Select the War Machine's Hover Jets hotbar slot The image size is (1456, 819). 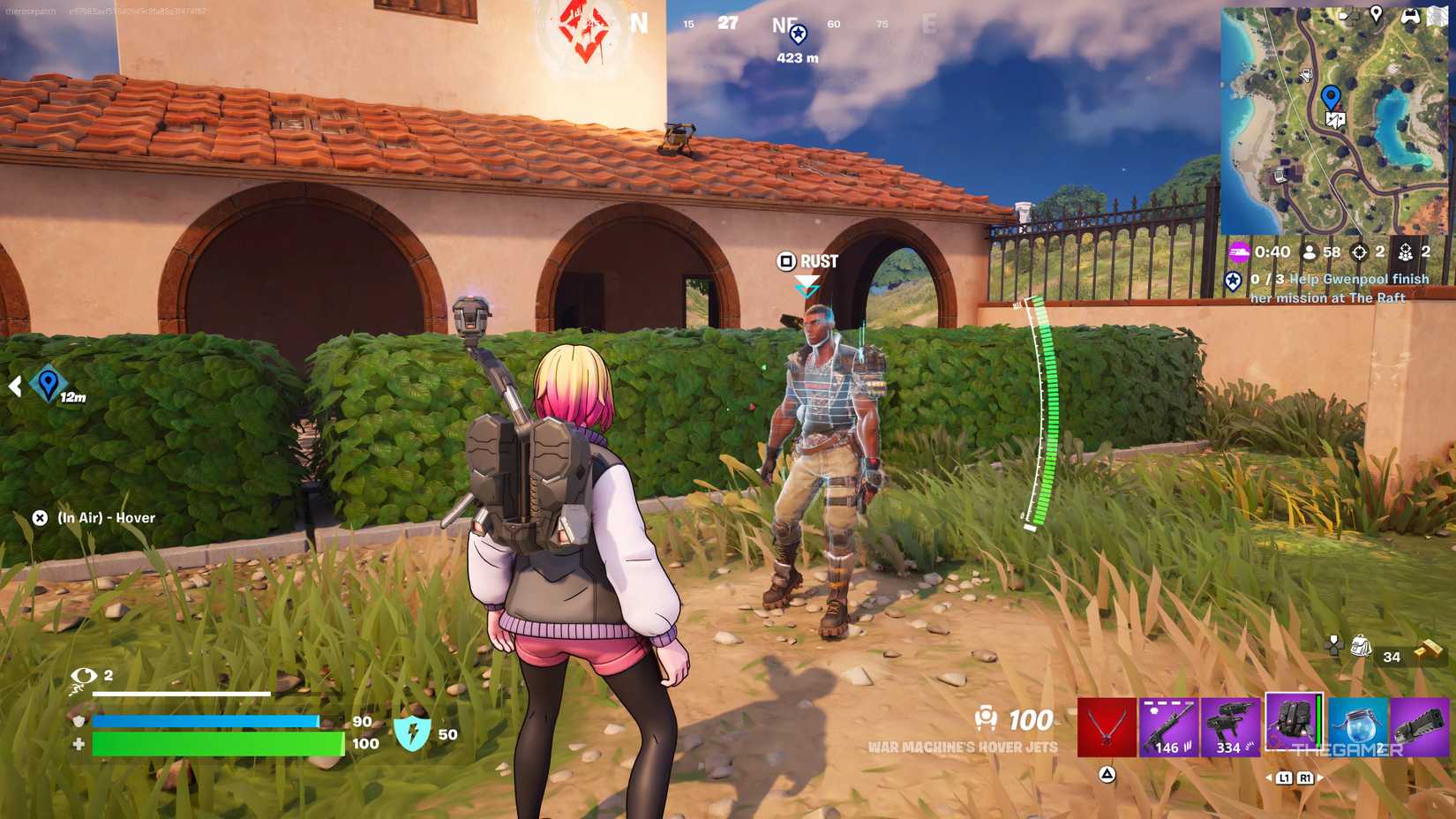[x=1294, y=722]
